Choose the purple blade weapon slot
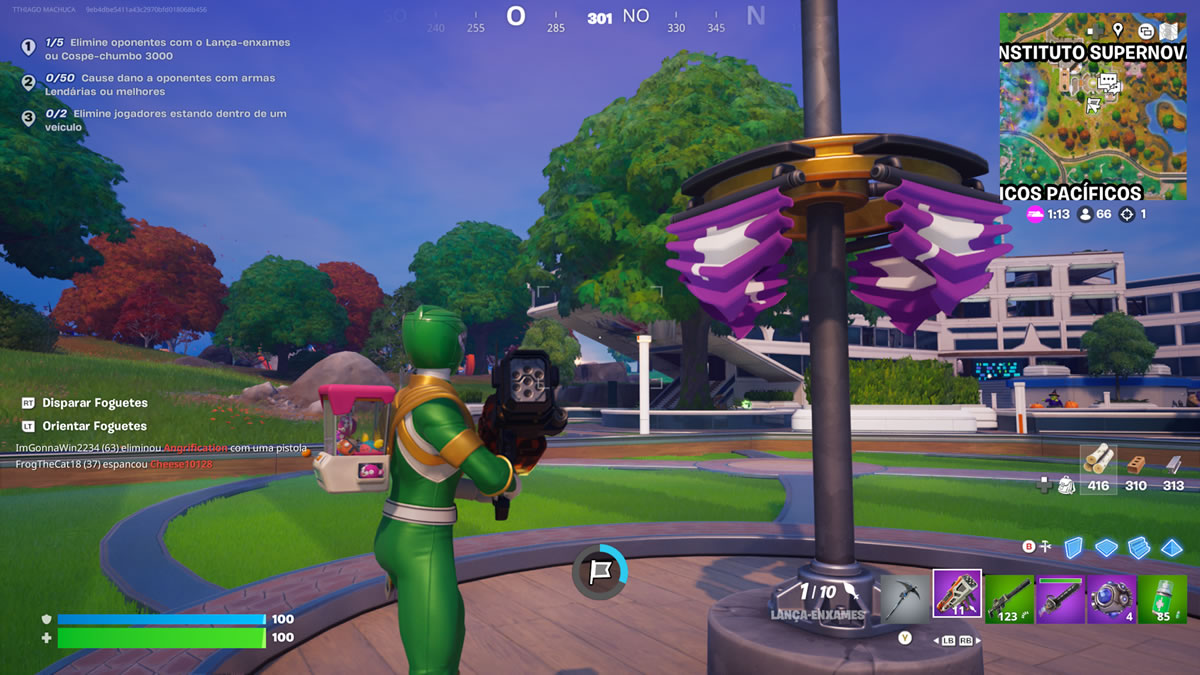The width and height of the screenshot is (1200, 675). click(1059, 598)
